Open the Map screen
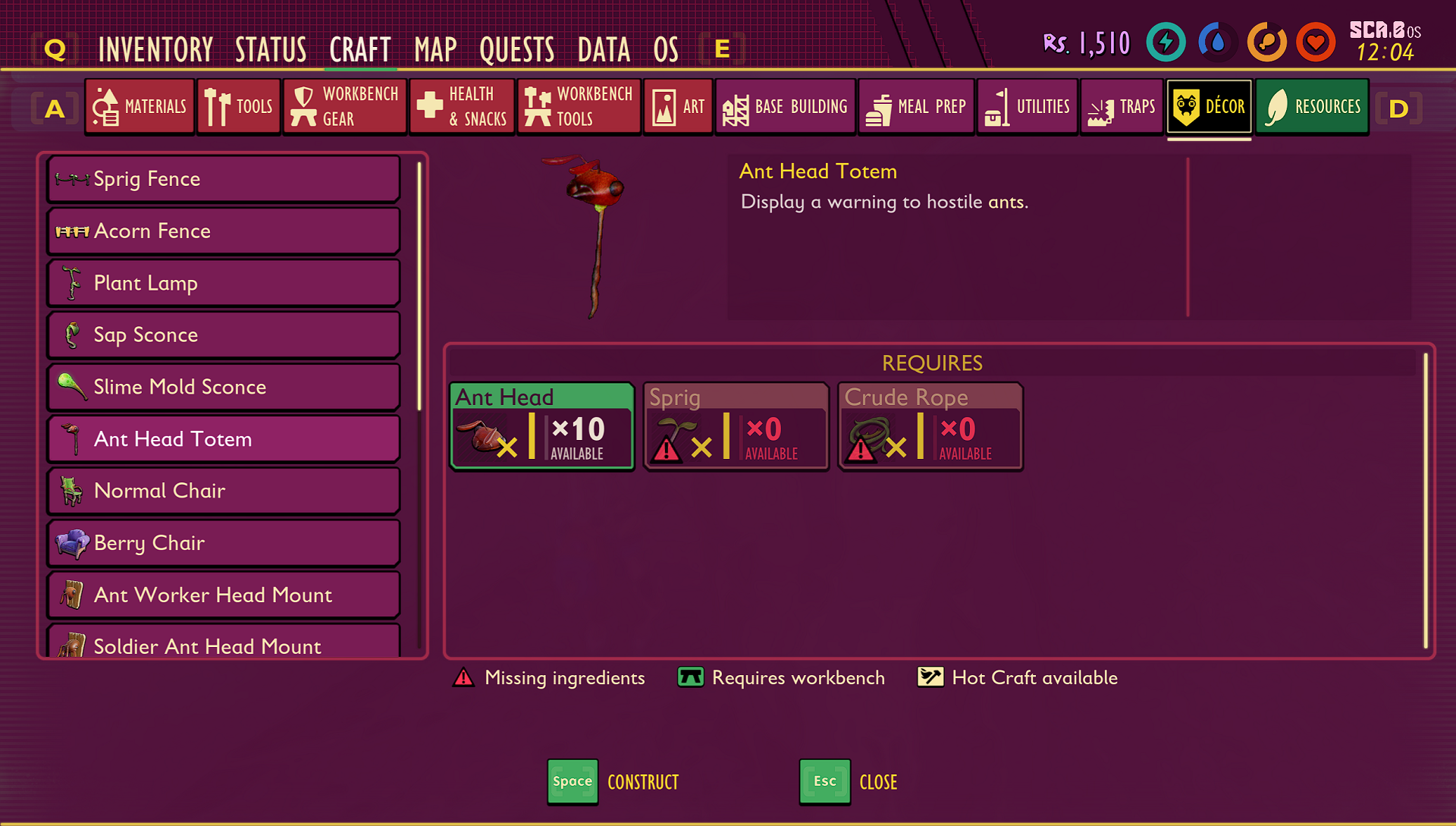1456x826 pixels. click(x=433, y=49)
